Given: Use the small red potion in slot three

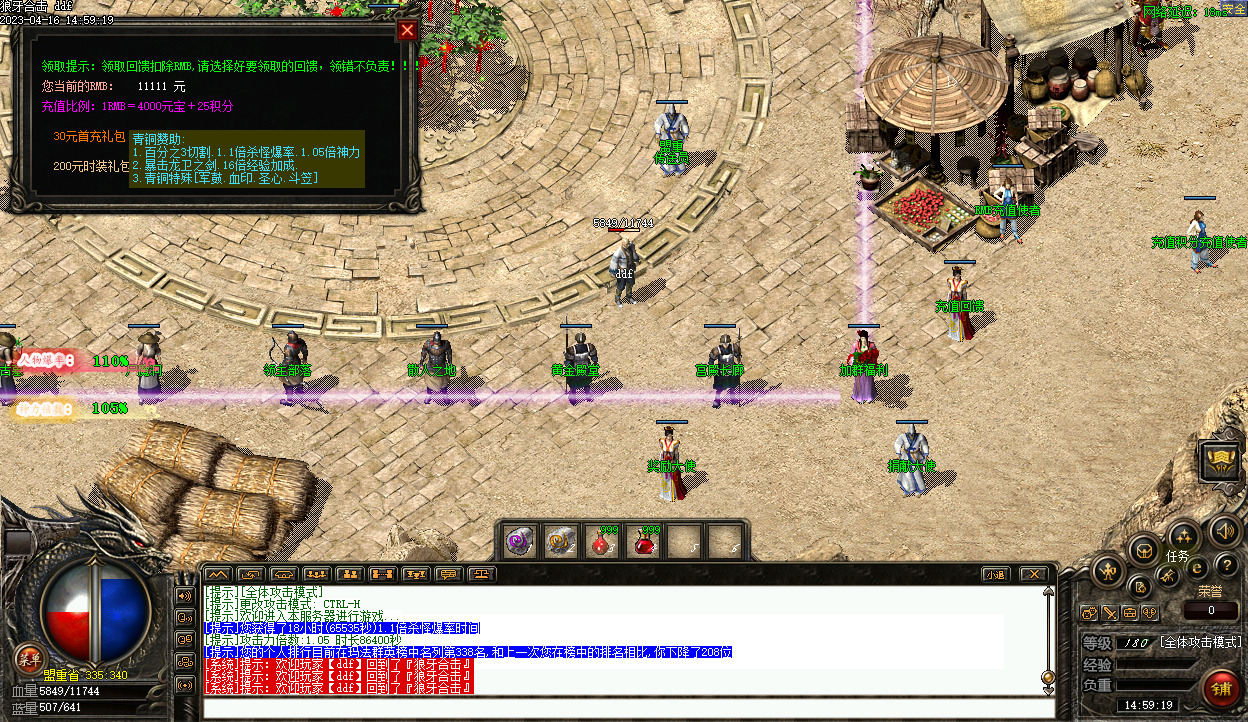Looking at the screenshot, I should click(601, 542).
